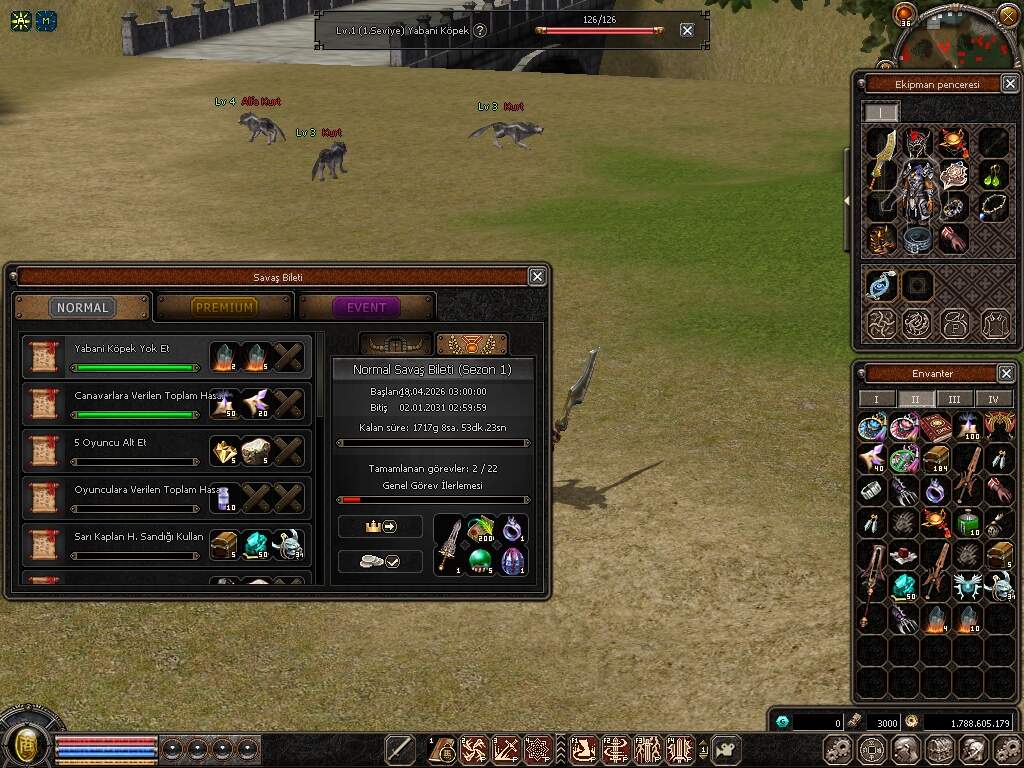Viewport: 1024px width, 768px height.
Task: Close the Savaş Bileti window
Action: click(x=537, y=277)
